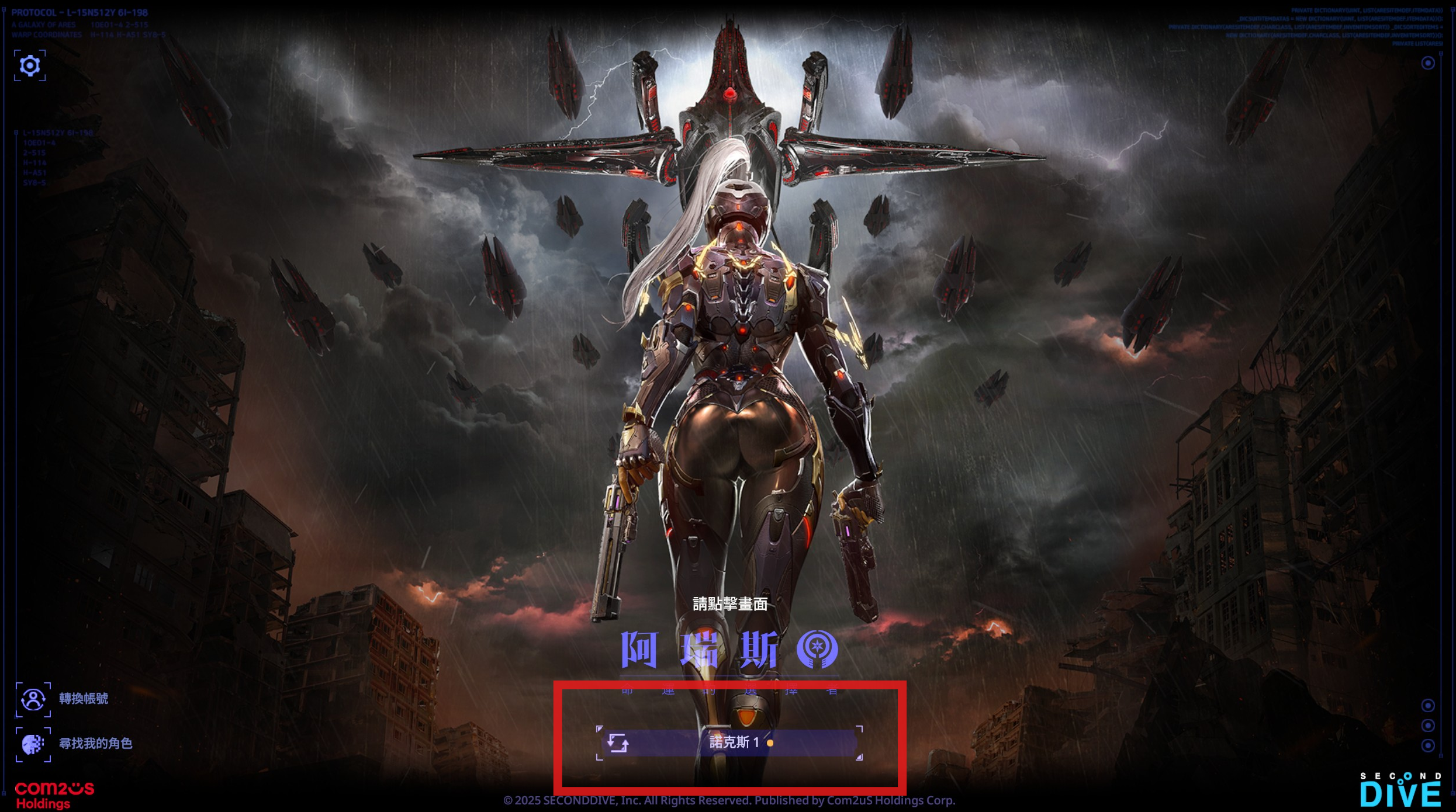Tap the 請點擊畫面 start prompt

[x=730, y=604]
